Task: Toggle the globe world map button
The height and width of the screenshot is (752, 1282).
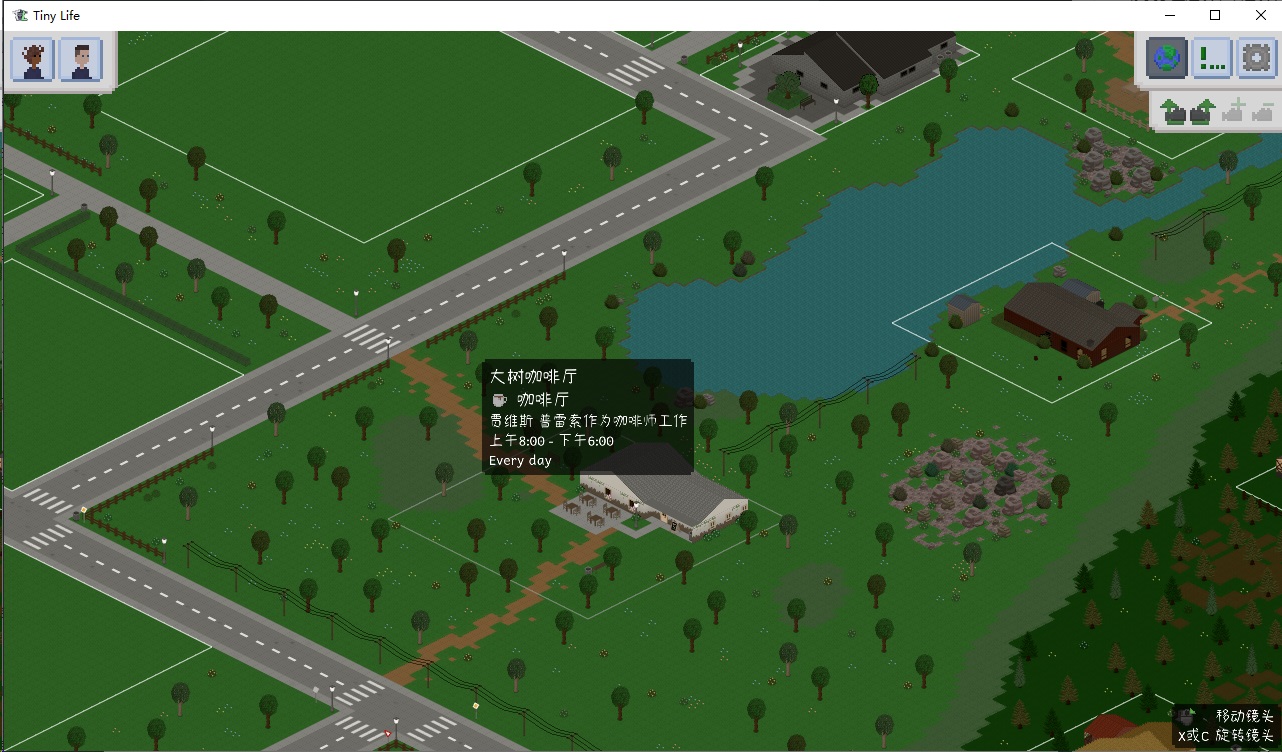Action: [1167, 58]
